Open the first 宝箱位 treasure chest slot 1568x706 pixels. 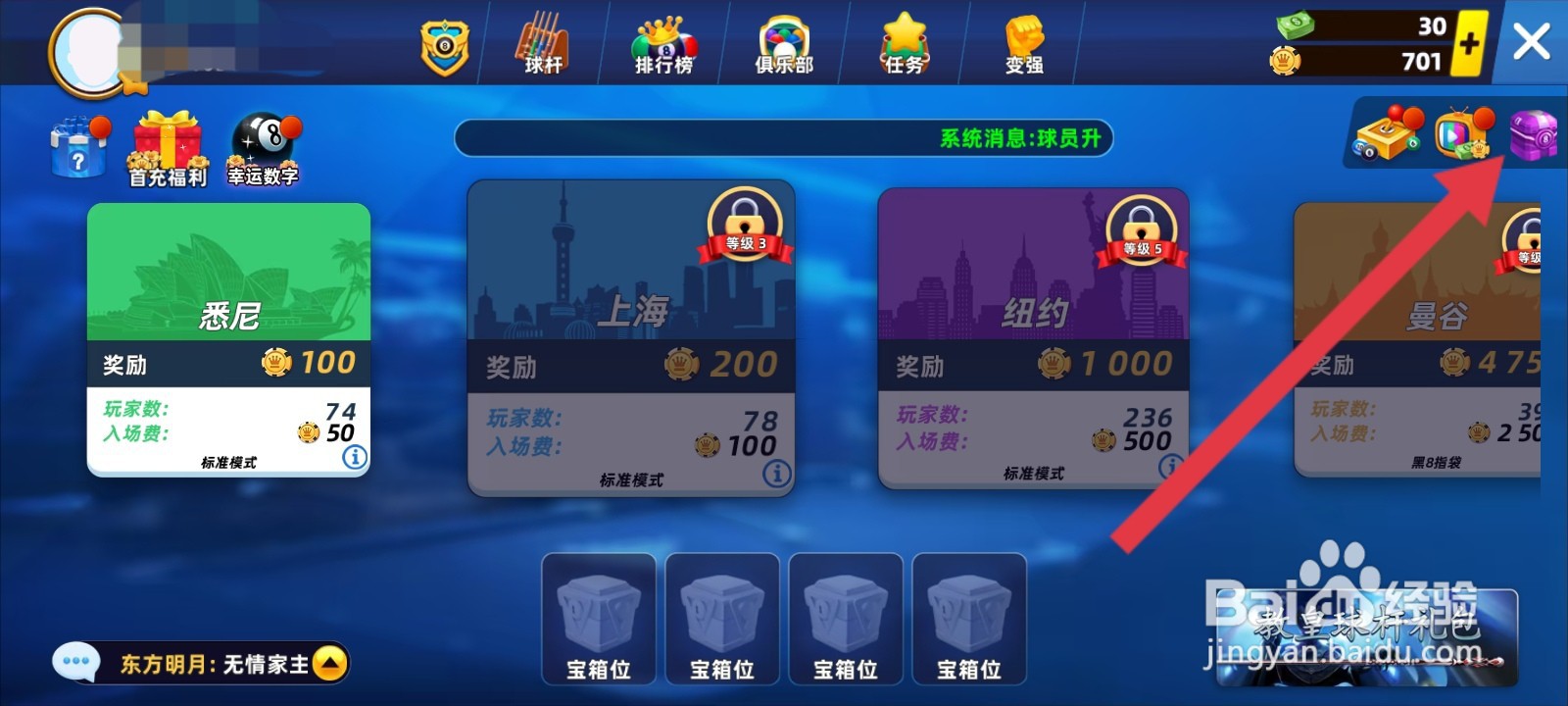coord(599,618)
